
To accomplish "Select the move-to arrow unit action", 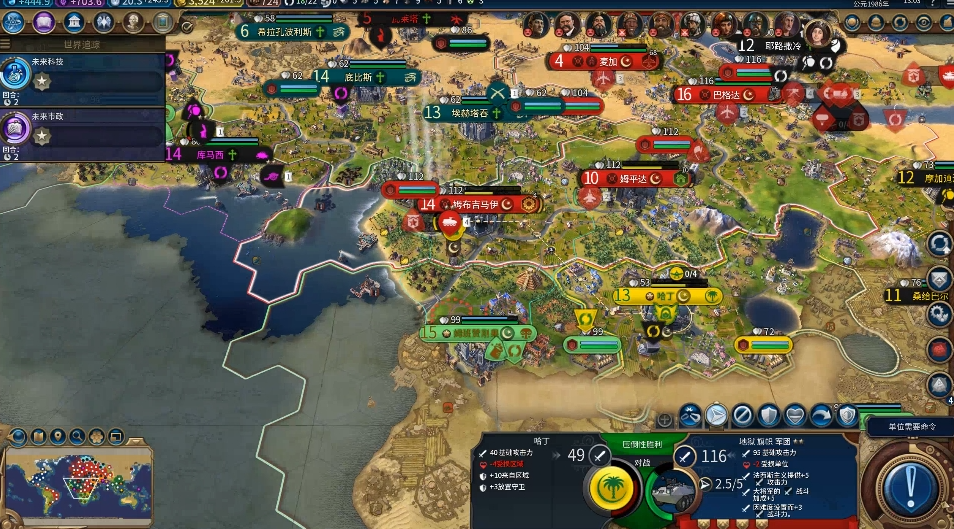I will [x=716, y=414].
